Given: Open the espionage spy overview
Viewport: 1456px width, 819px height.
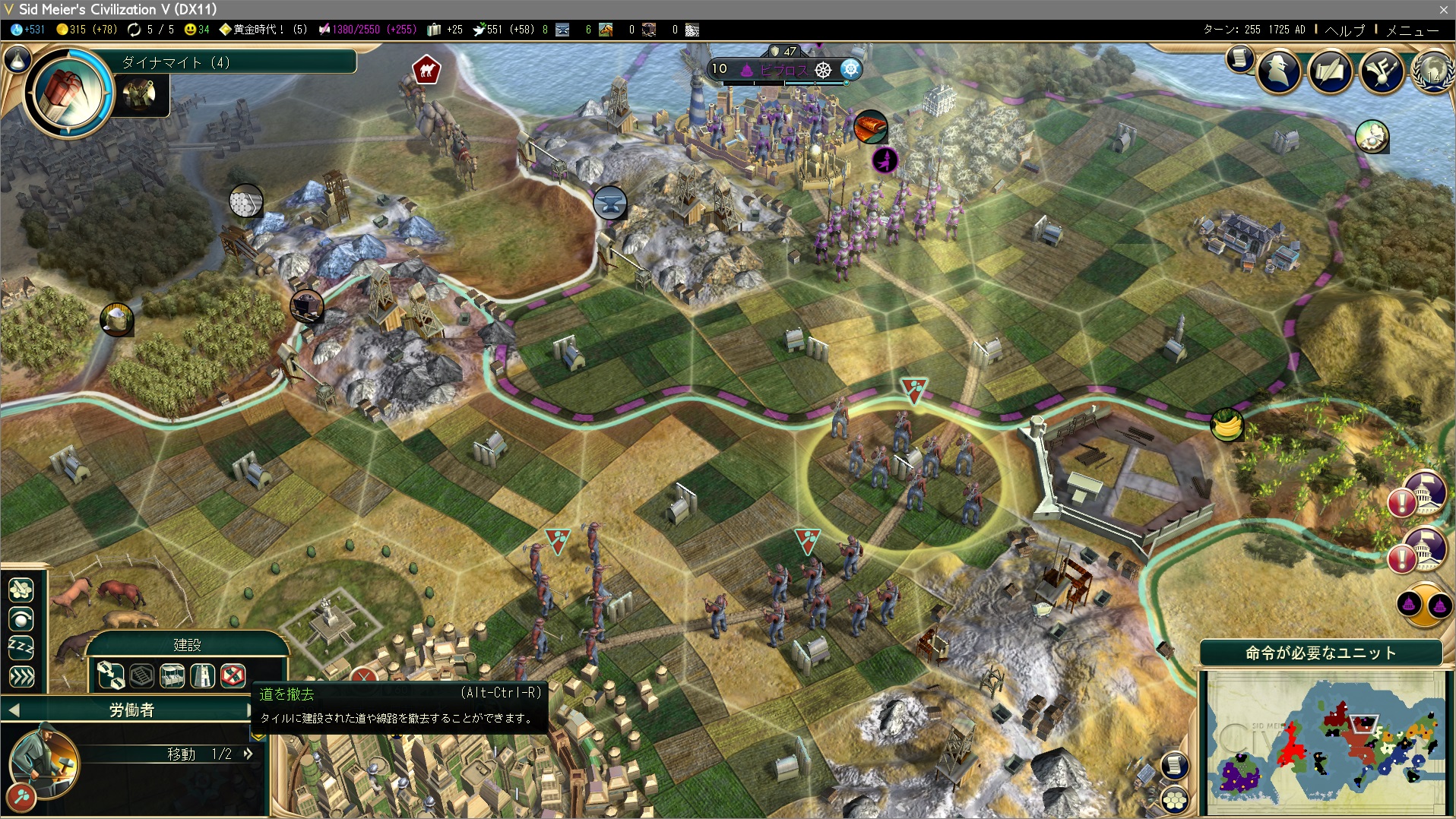Looking at the screenshot, I should click(1279, 72).
